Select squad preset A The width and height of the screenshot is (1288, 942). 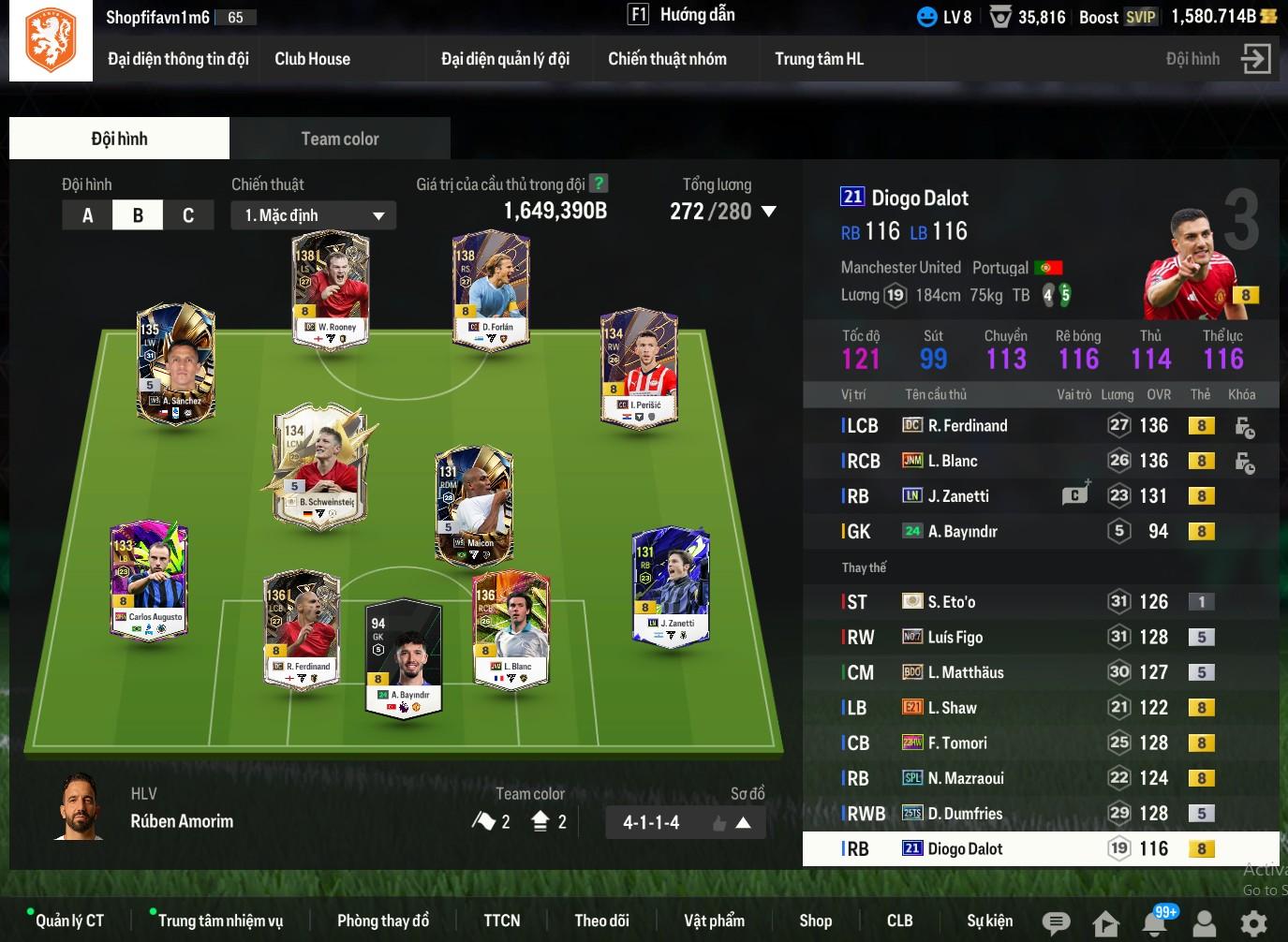click(x=87, y=215)
